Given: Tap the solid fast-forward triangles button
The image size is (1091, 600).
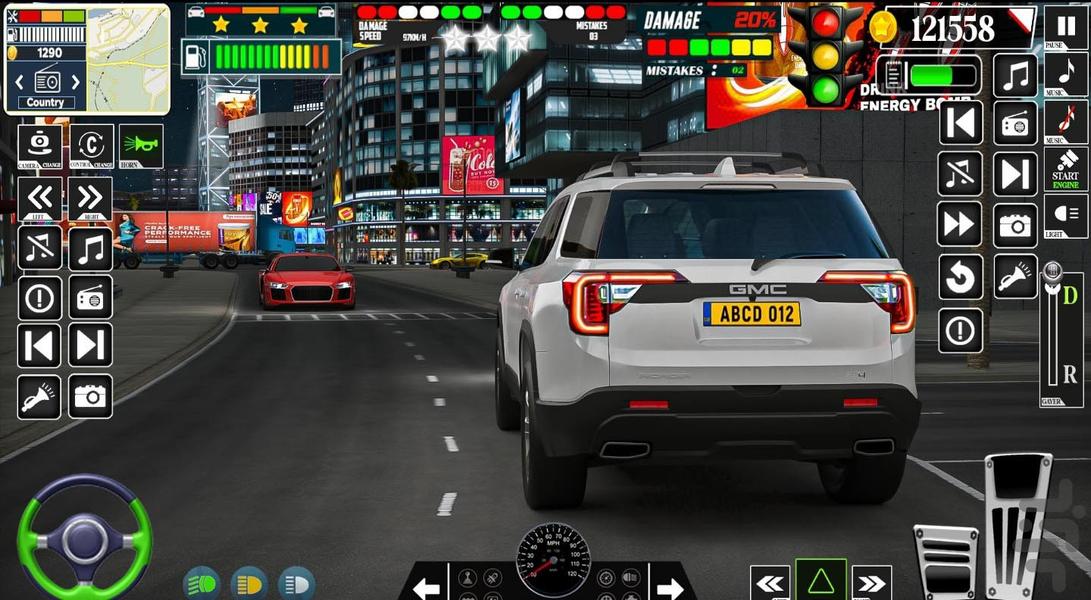Looking at the screenshot, I should (x=960, y=225).
